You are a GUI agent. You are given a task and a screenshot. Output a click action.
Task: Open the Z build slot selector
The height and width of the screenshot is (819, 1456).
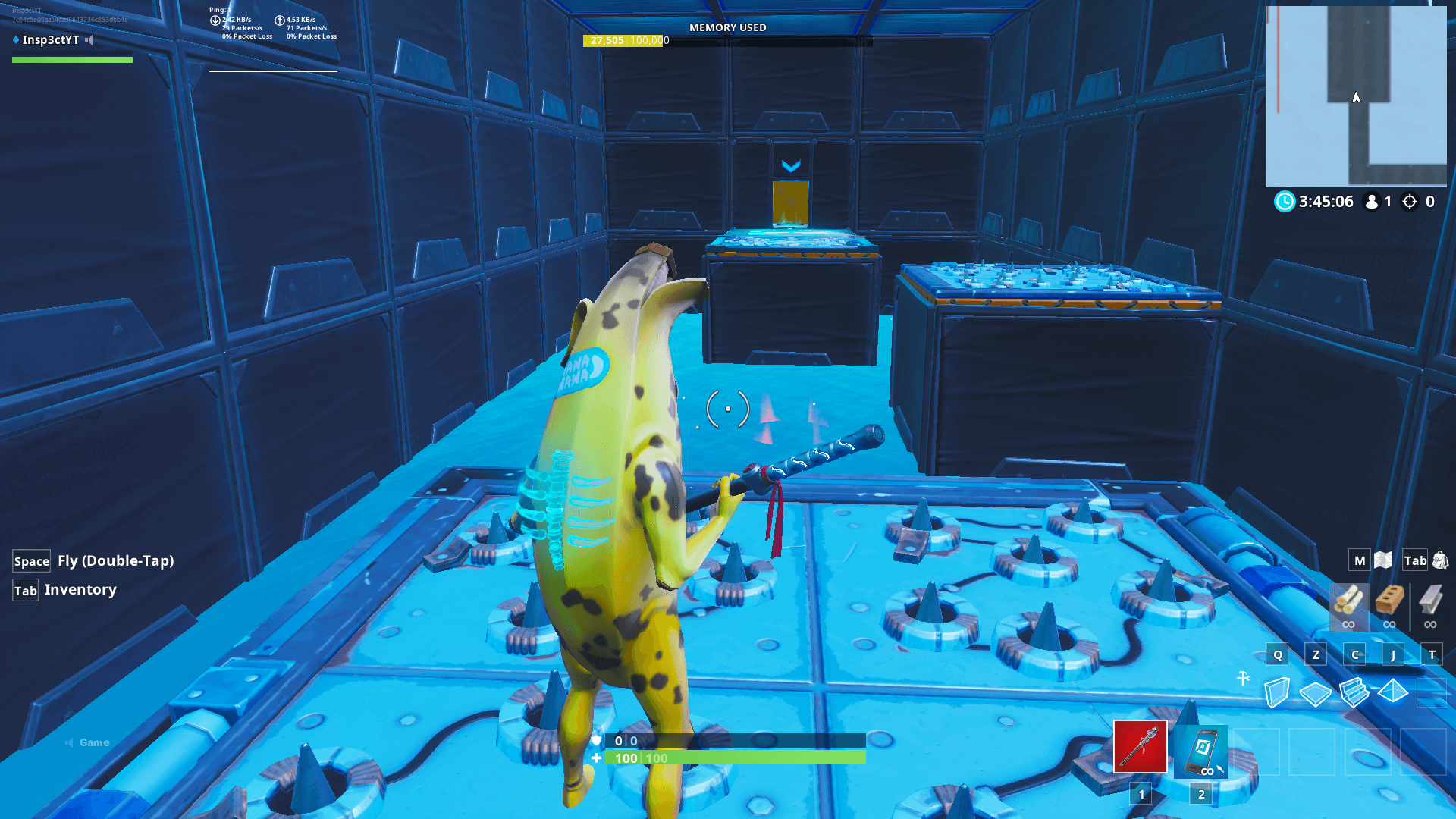(x=1316, y=654)
